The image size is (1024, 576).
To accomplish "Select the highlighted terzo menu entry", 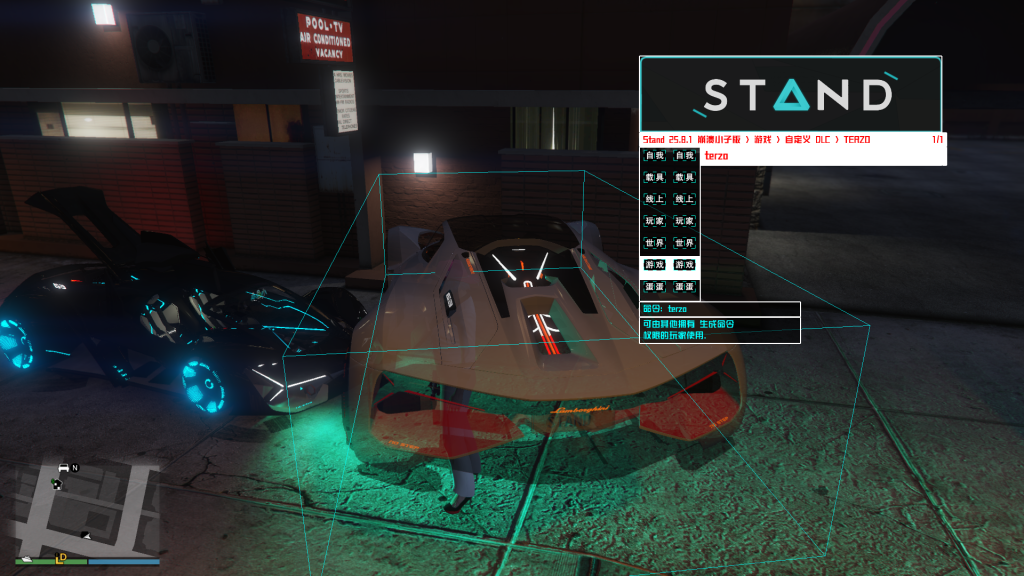I will click(x=823, y=157).
